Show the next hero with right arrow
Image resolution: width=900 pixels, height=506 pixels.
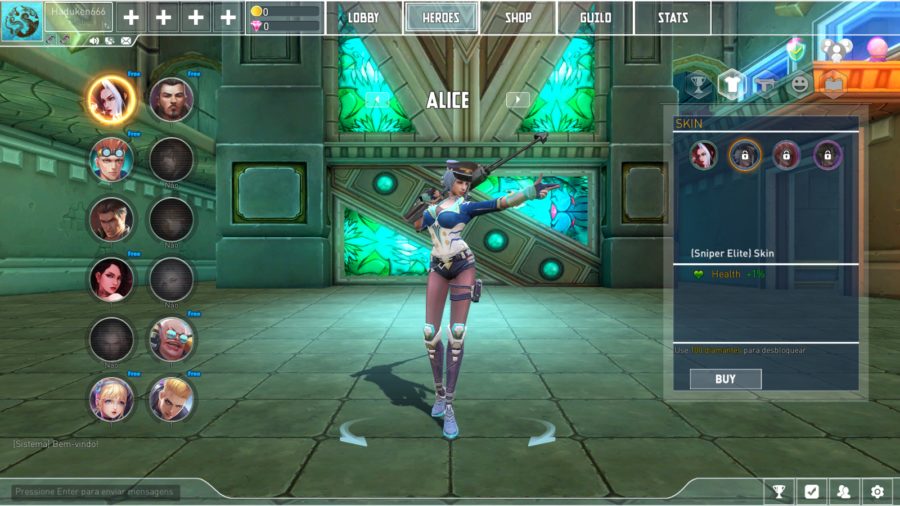pyautogui.click(x=517, y=99)
